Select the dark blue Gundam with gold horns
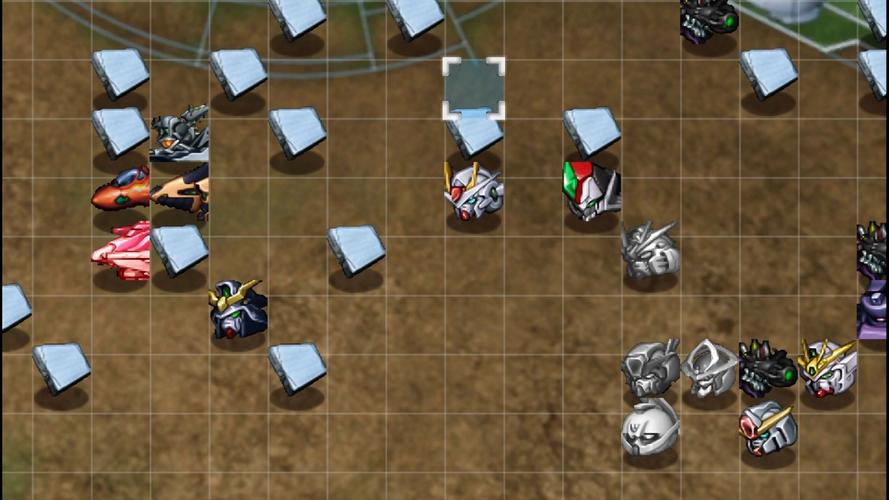 [238, 309]
